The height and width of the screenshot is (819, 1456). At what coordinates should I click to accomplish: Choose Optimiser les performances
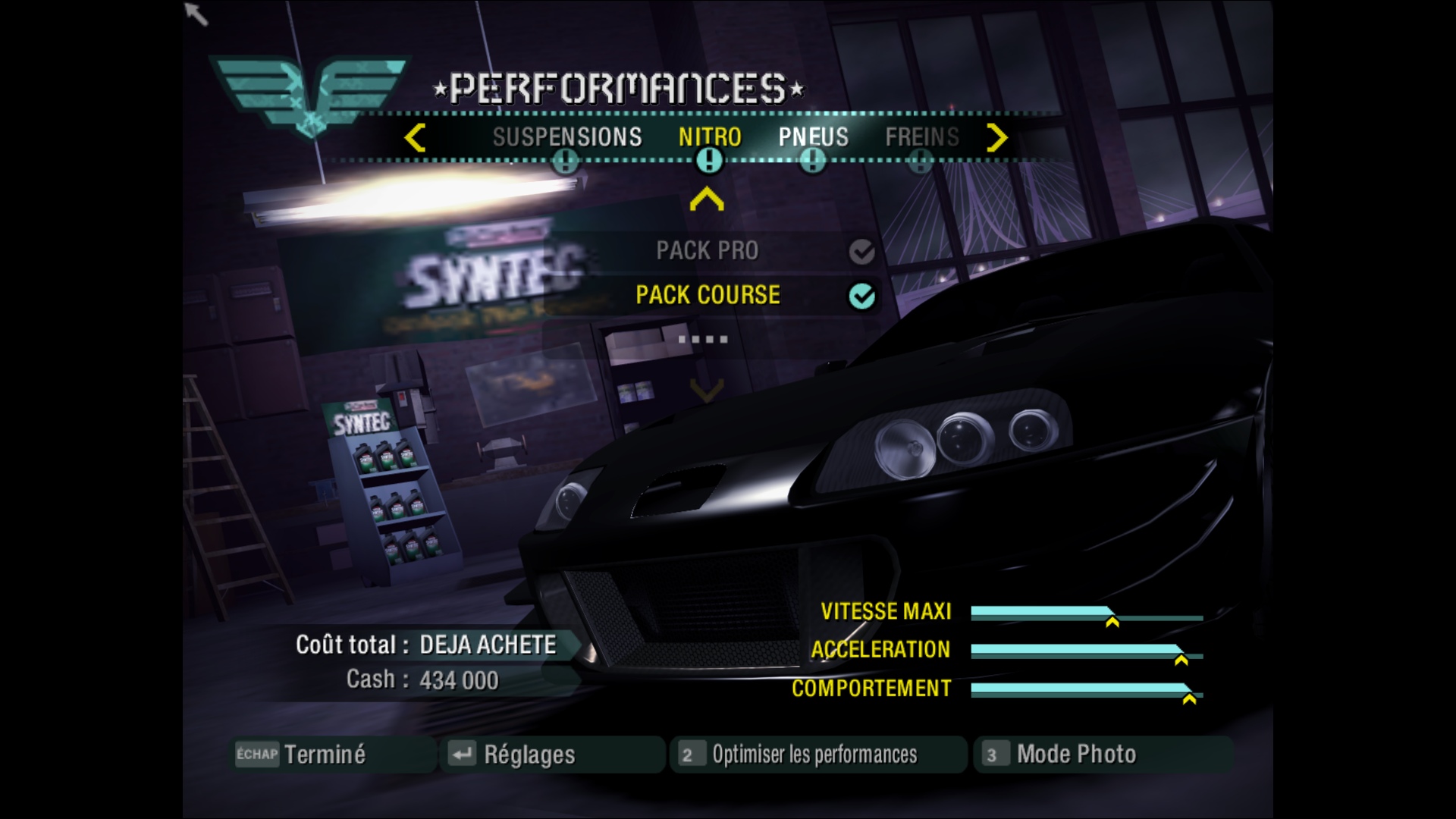814,755
